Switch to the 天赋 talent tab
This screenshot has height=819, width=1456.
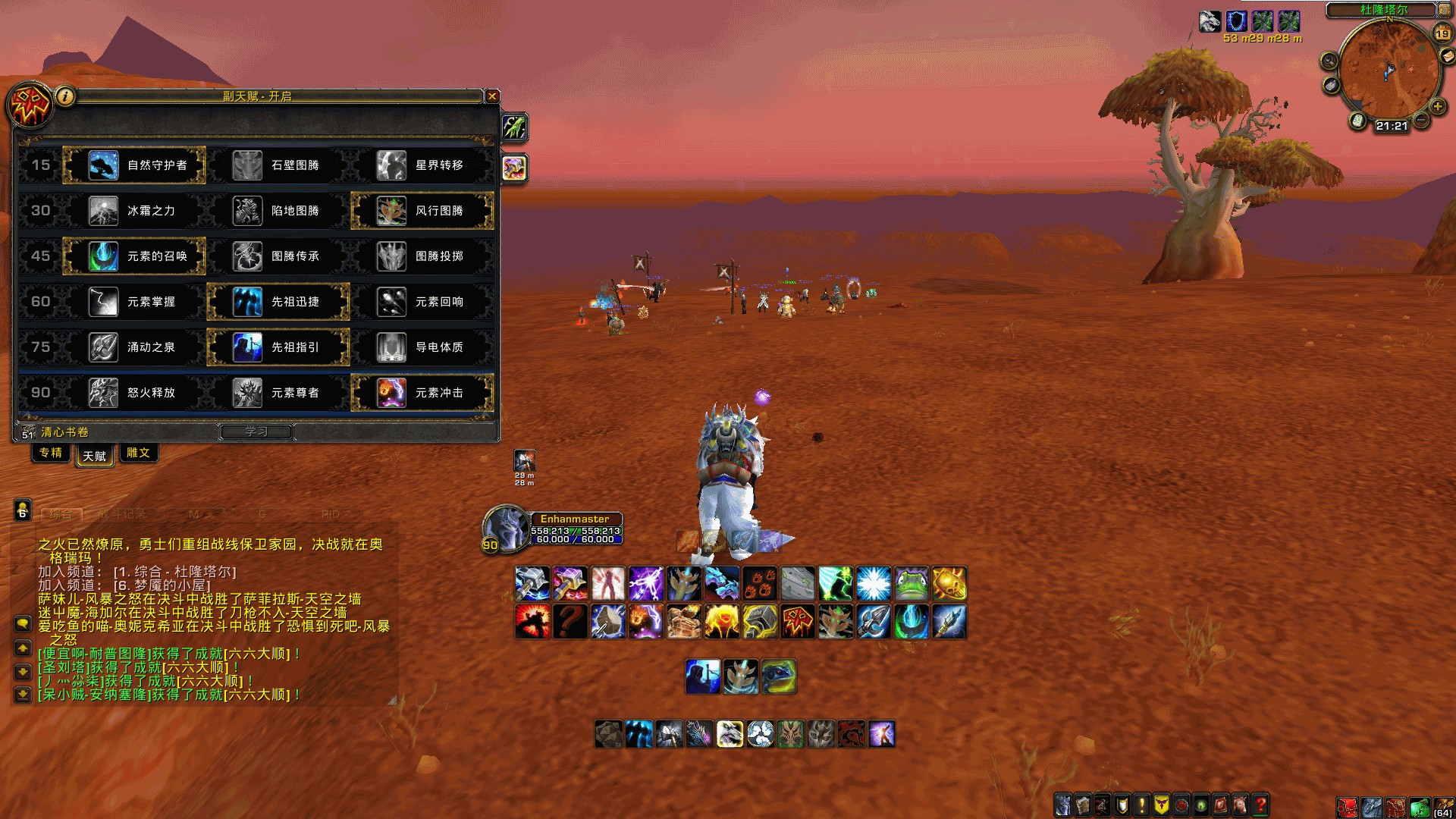pyautogui.click(x=95, y=456)
